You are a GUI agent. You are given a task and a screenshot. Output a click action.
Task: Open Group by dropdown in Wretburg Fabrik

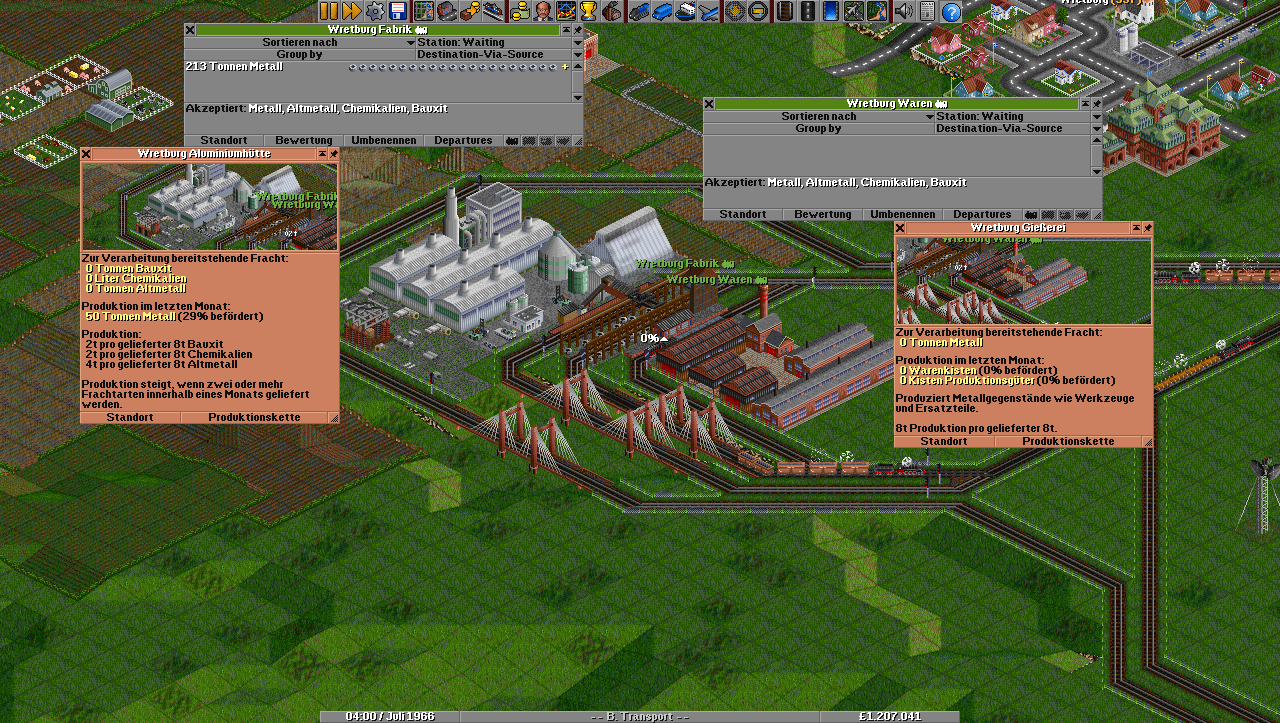(x=299, y=55)
